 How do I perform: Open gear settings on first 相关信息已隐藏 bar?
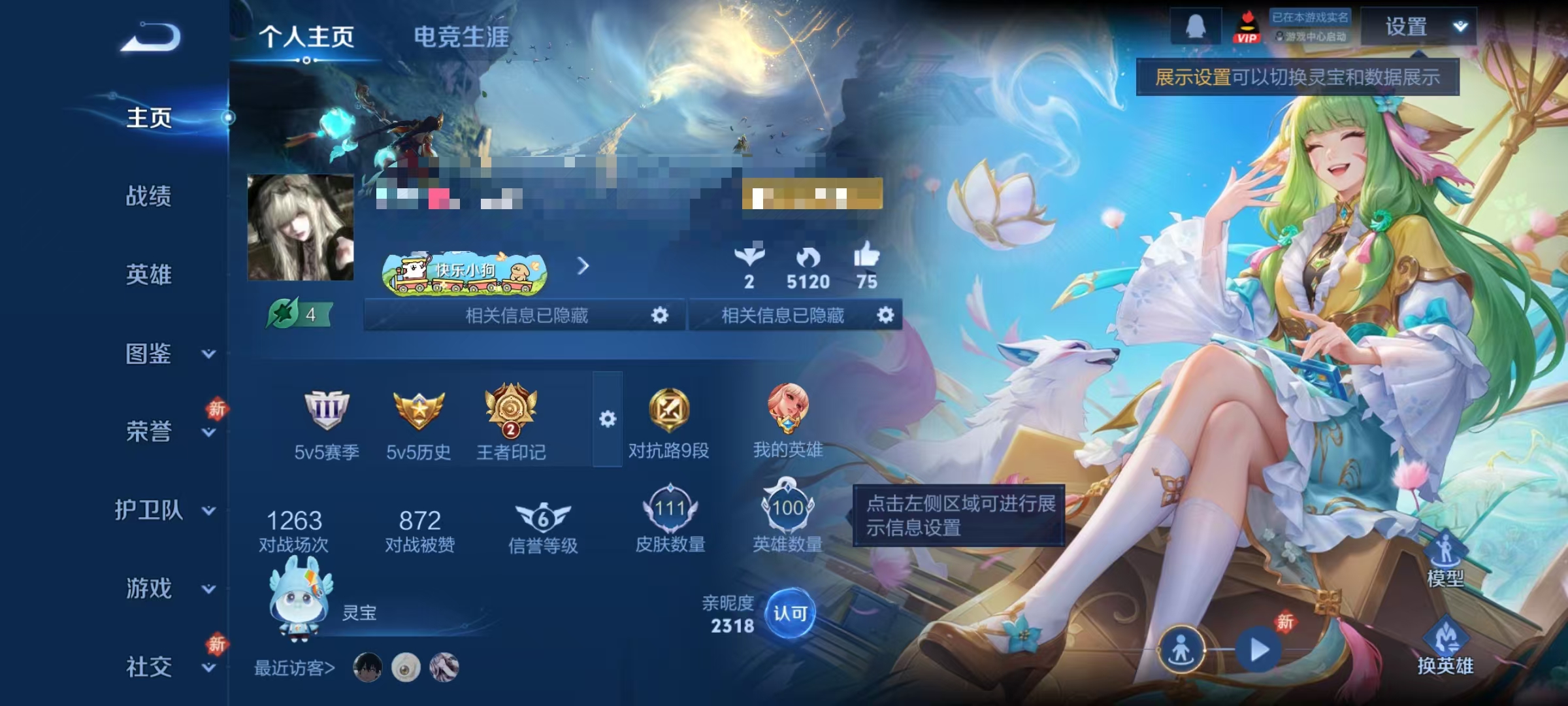660,316
